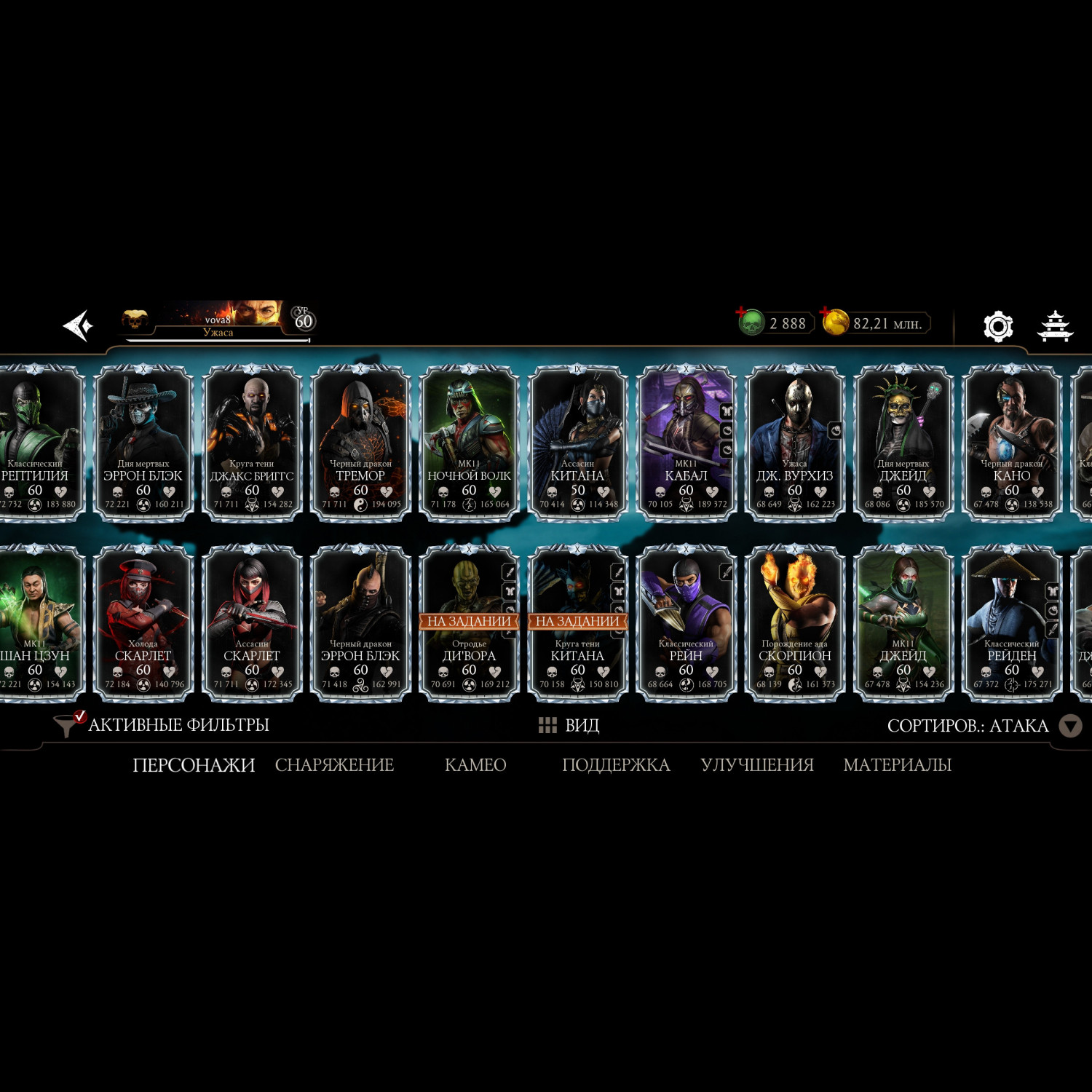The width and height of the screenshot is (1092, 1092).
Task: Go back with the arrow button
Action: click(x=78, y=325)
